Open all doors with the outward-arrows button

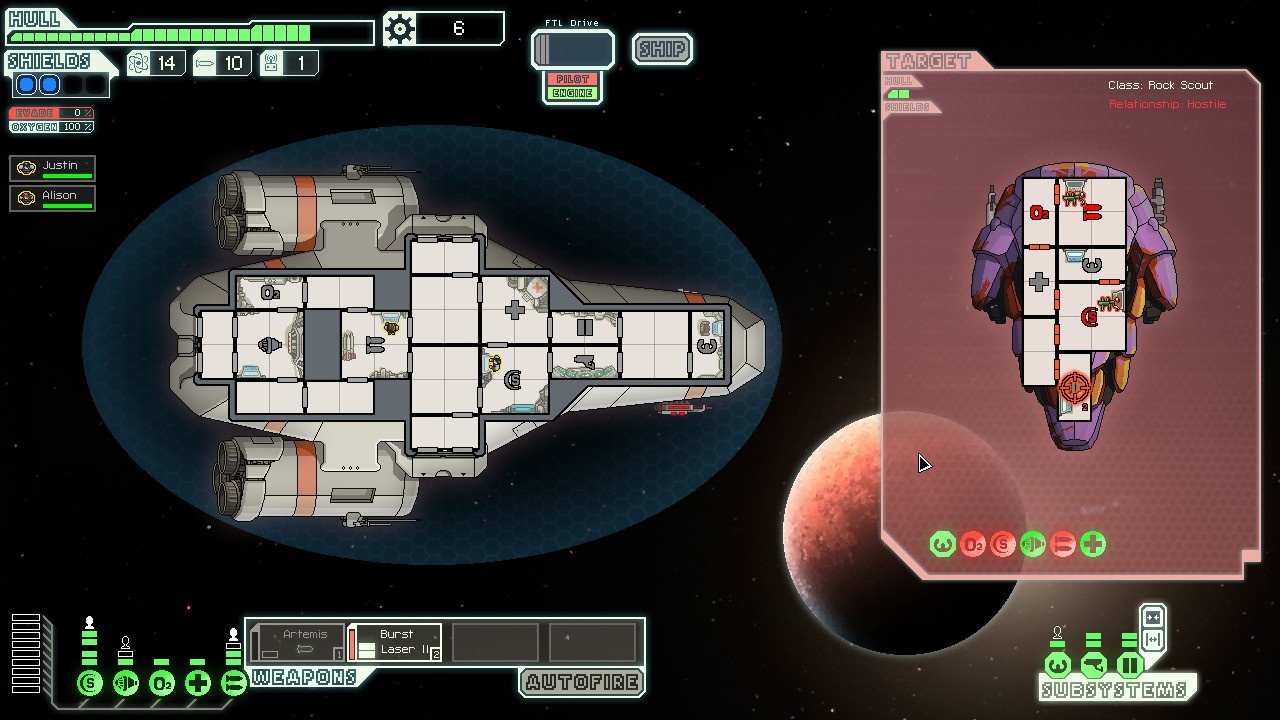[1152, 640]
